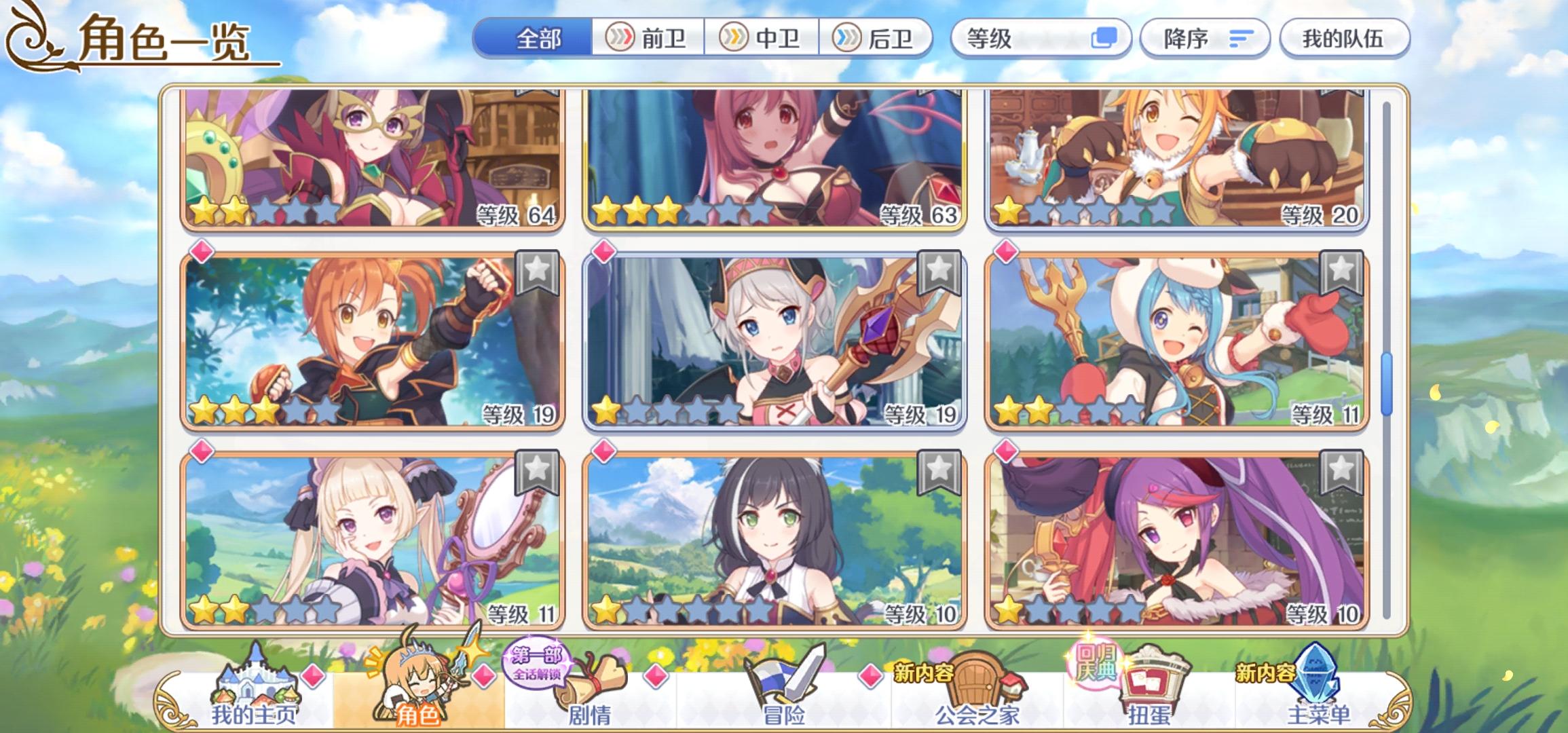Open the duplicate filter icon next to 等级
This screenshot has width=1568, height=733.
[1103, 39]
